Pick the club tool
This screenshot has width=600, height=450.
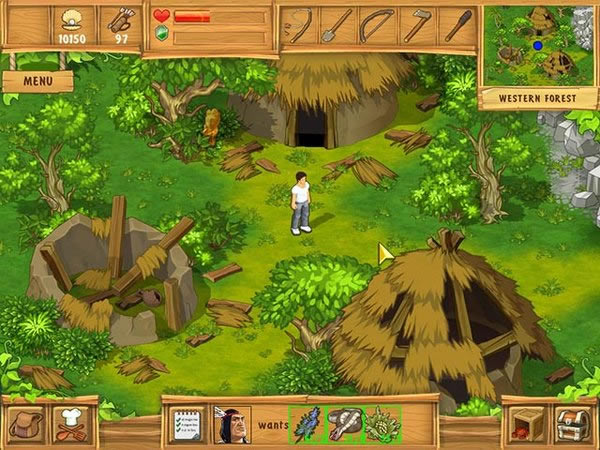(x=457, y=25)
